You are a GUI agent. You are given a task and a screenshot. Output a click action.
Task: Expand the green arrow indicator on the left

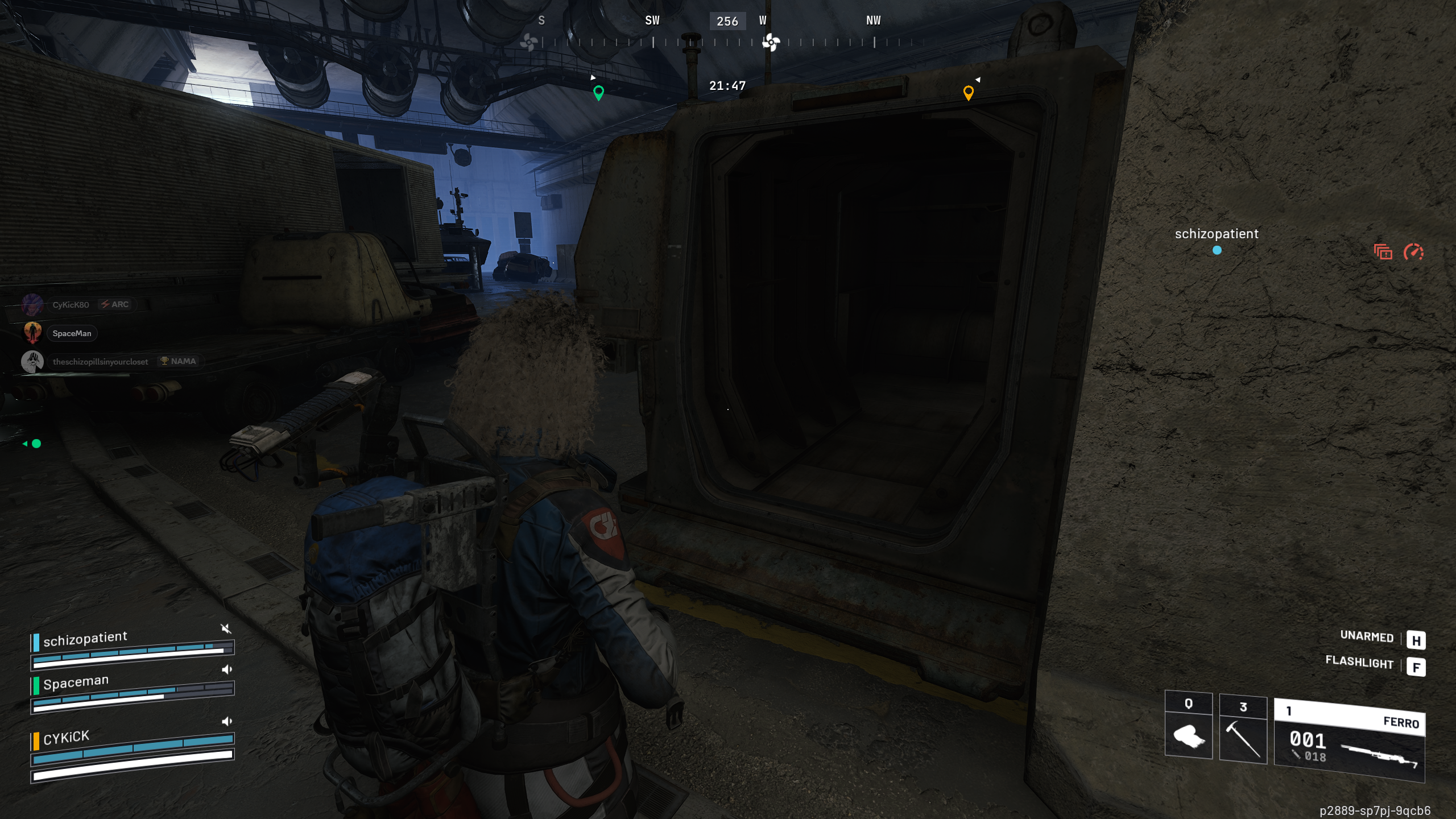click(25, 444)
